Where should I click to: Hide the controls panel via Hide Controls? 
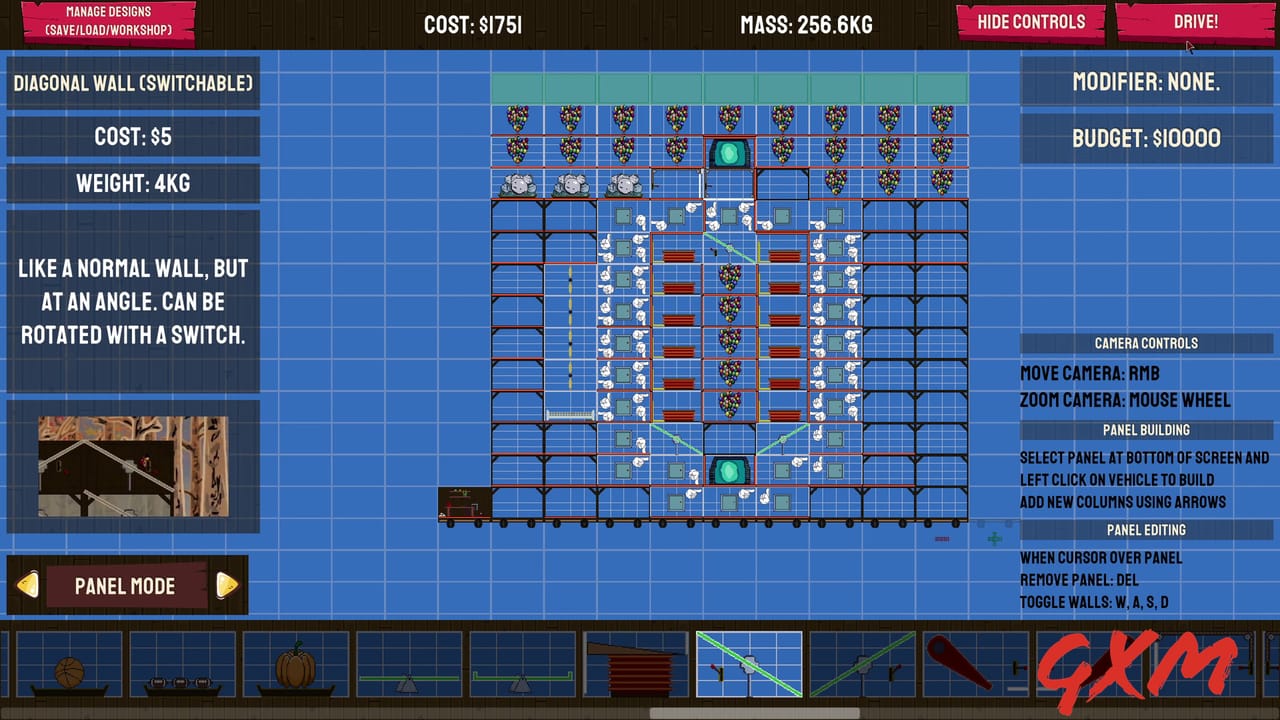coord(1029,21)
